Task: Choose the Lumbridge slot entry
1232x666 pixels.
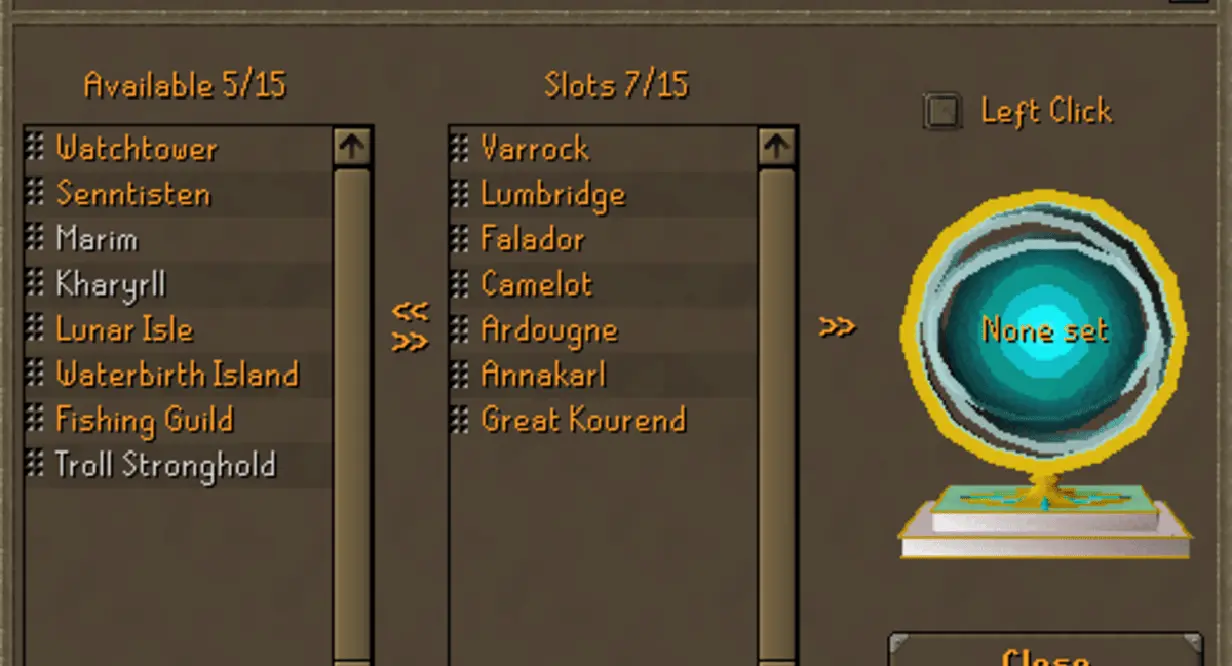Action: tap(553, 194)
